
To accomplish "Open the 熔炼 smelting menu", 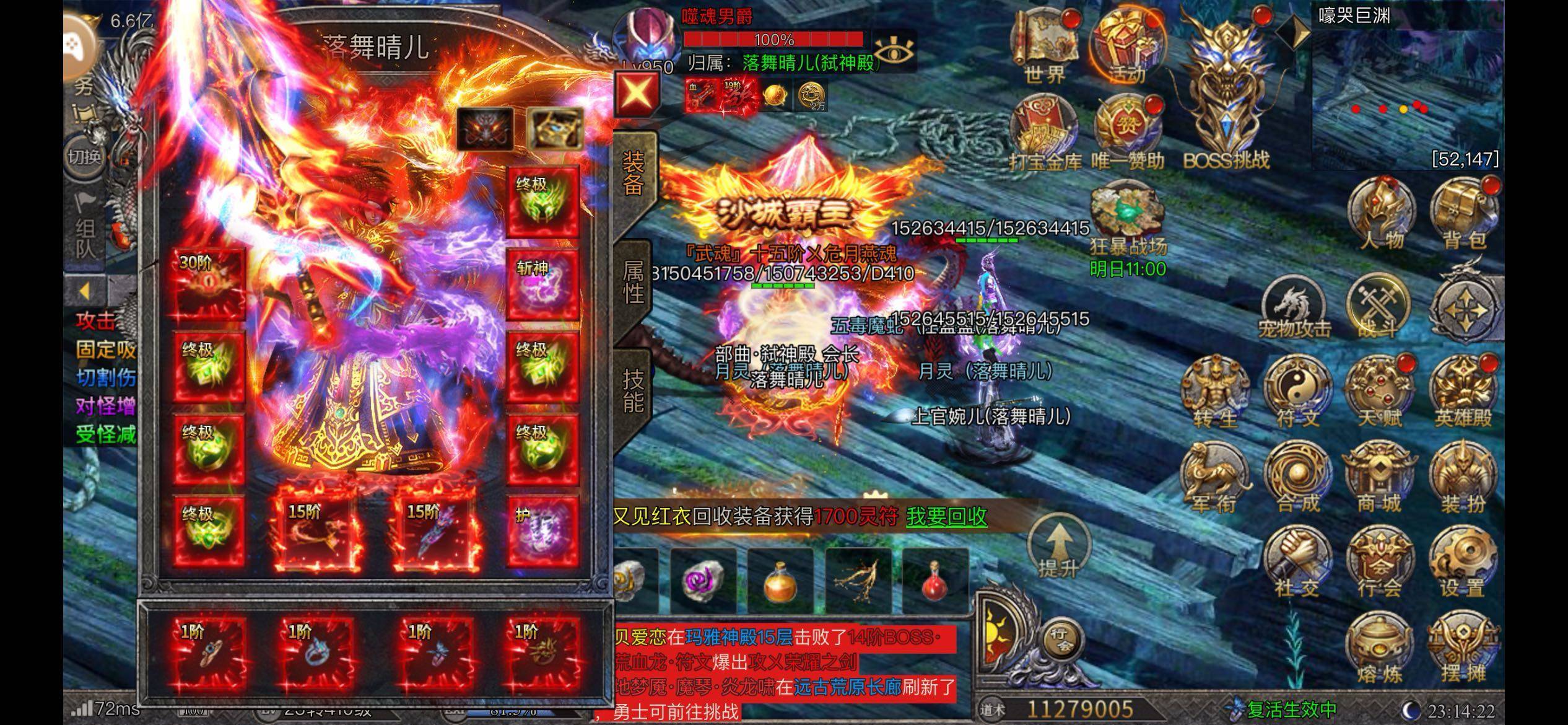I will (x=1379, y=648).
